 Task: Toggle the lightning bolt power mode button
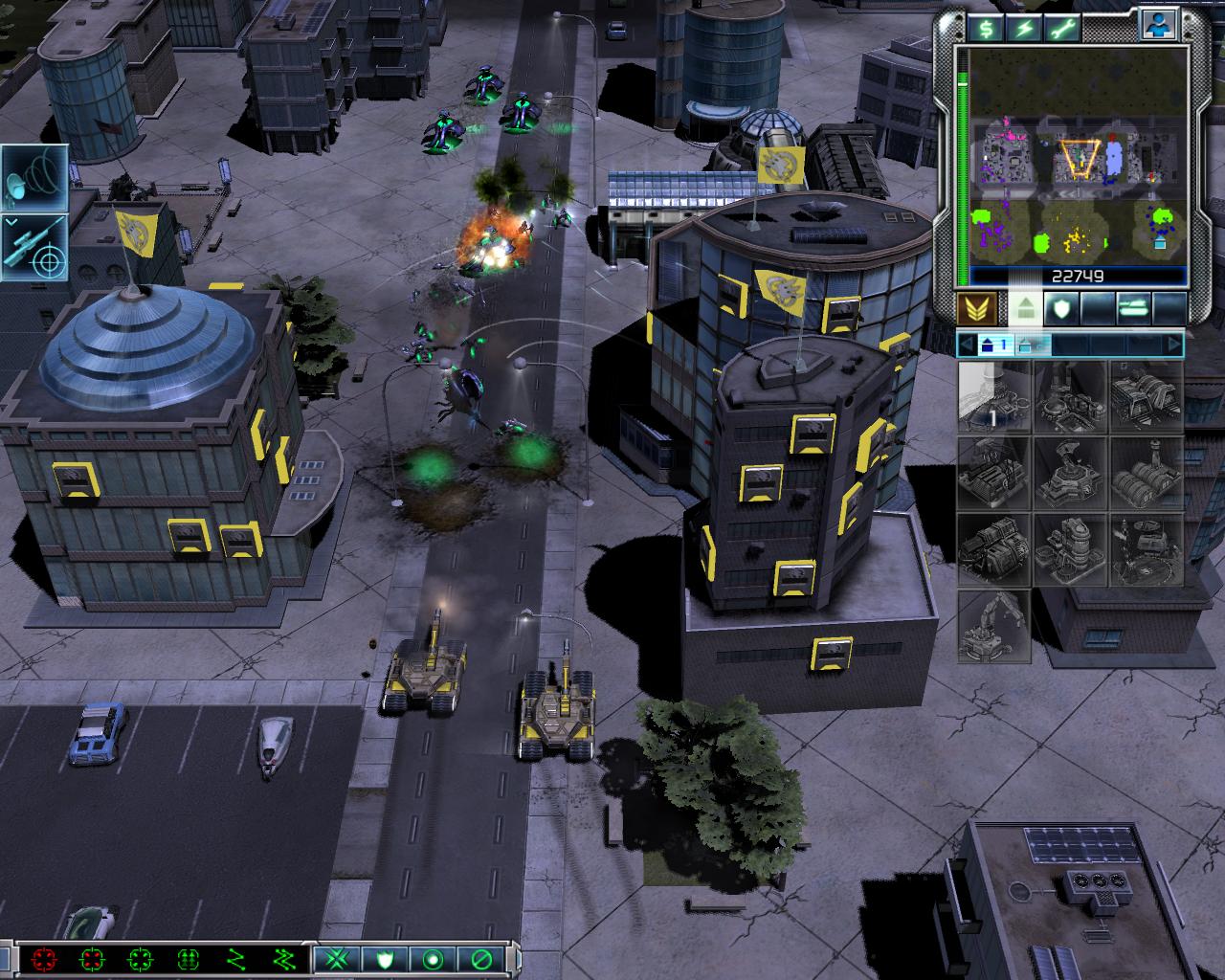tap(1025, 29)
